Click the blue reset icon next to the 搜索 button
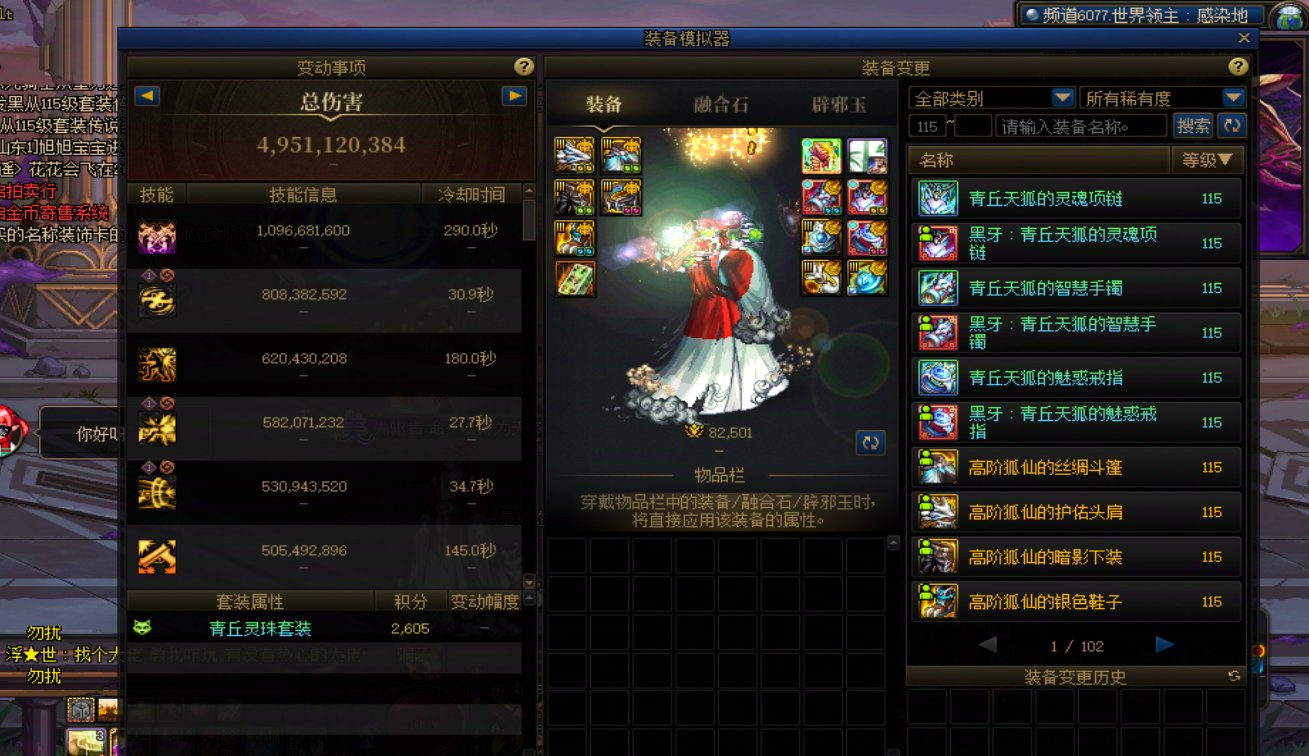The width and height of the screenshot is (1309, 756). pyautogui.click(x=1234, y=125)
